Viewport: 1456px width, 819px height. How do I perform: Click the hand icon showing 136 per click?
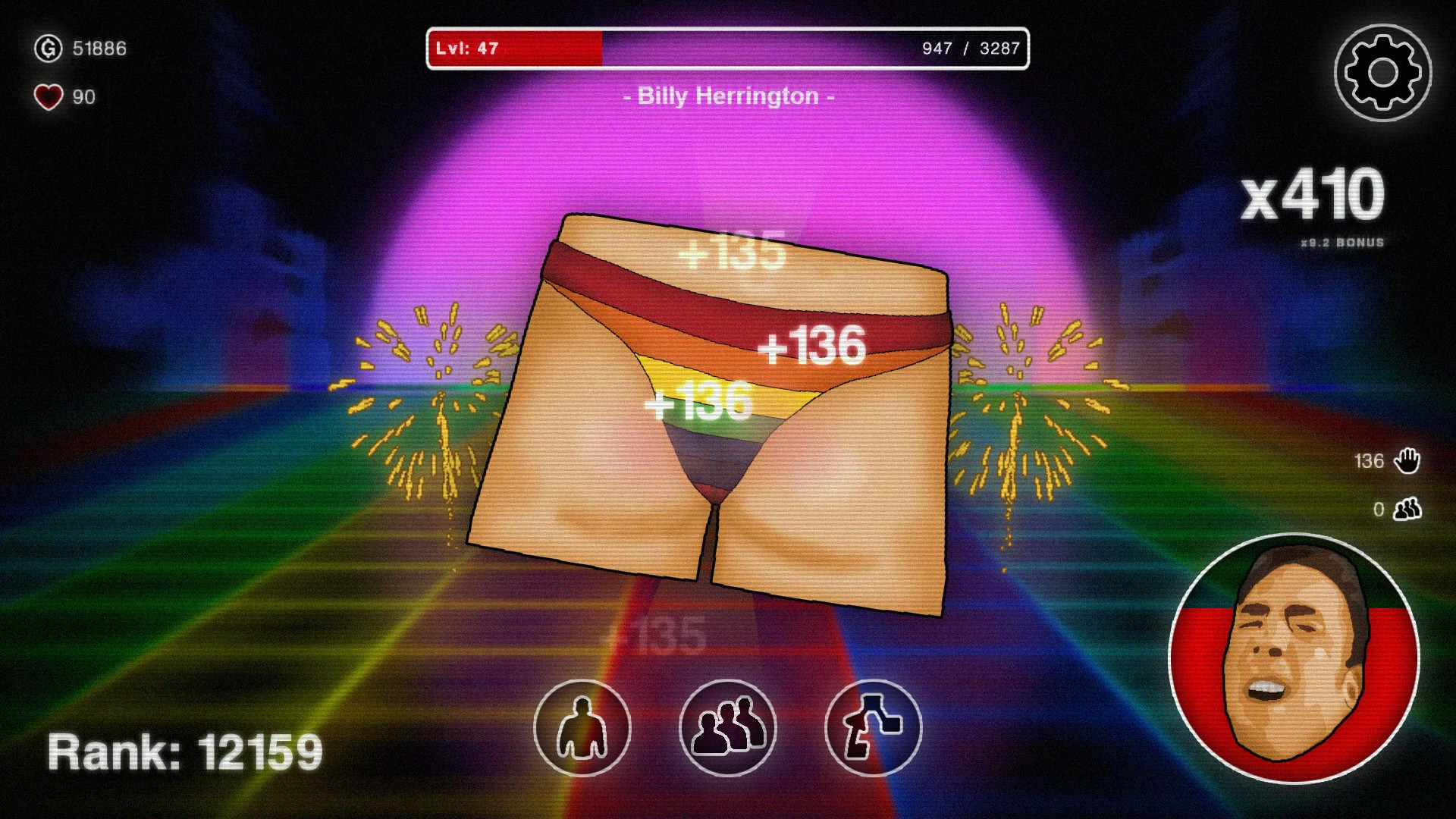tap(1407, 460)
